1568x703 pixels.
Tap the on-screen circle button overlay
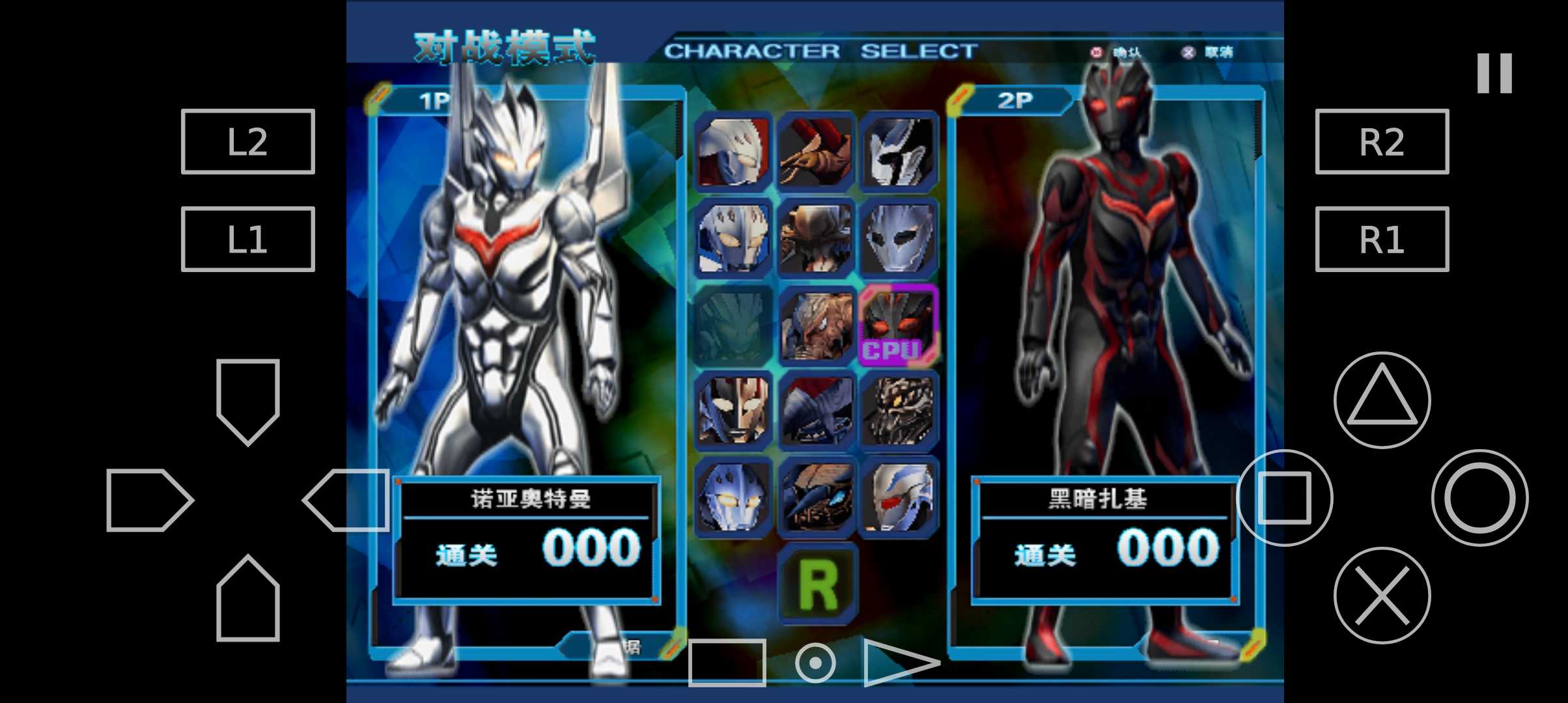tap(1479, 498)
